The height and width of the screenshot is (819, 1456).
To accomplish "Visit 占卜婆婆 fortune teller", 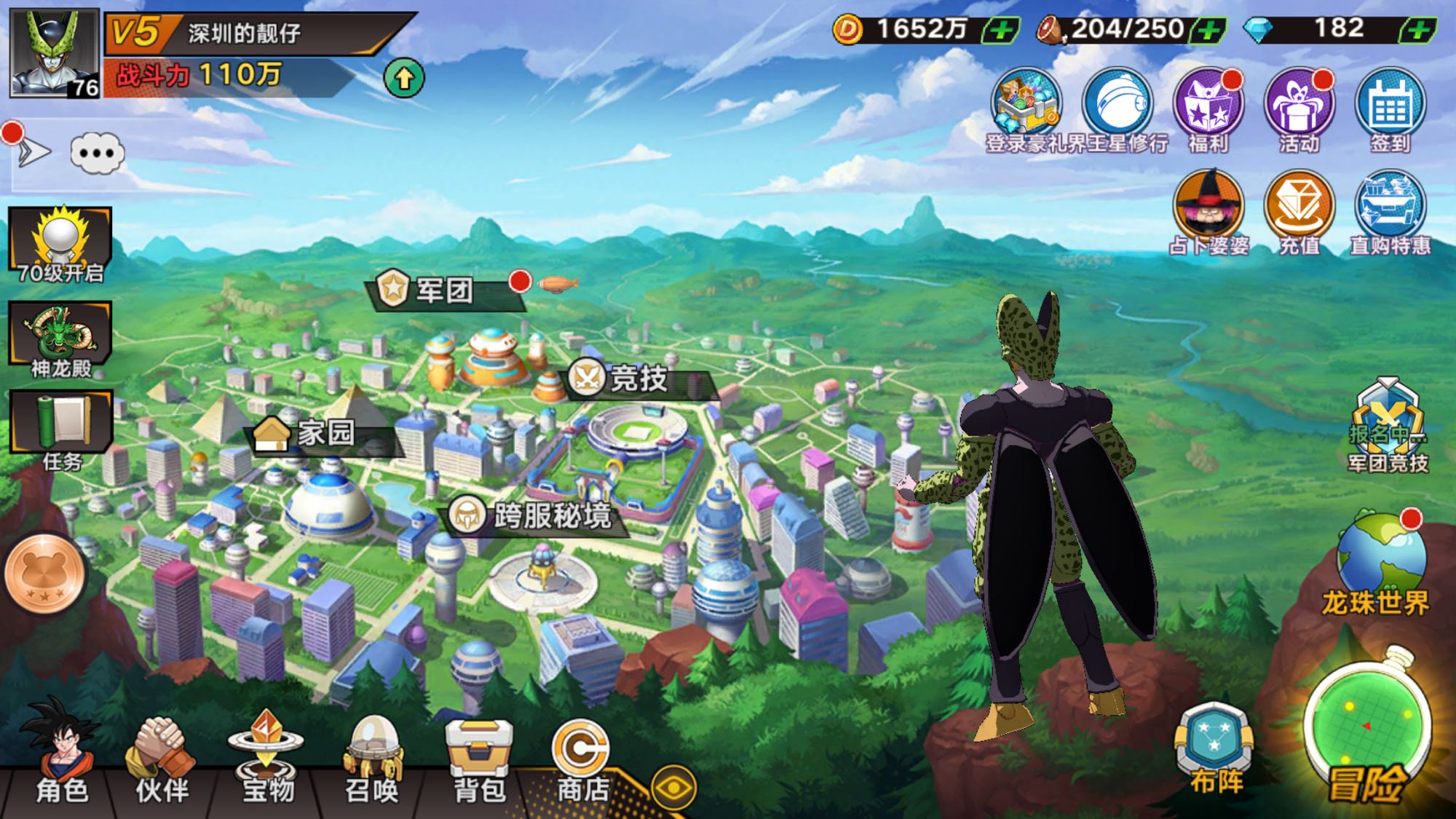I will pos(1208,211).
